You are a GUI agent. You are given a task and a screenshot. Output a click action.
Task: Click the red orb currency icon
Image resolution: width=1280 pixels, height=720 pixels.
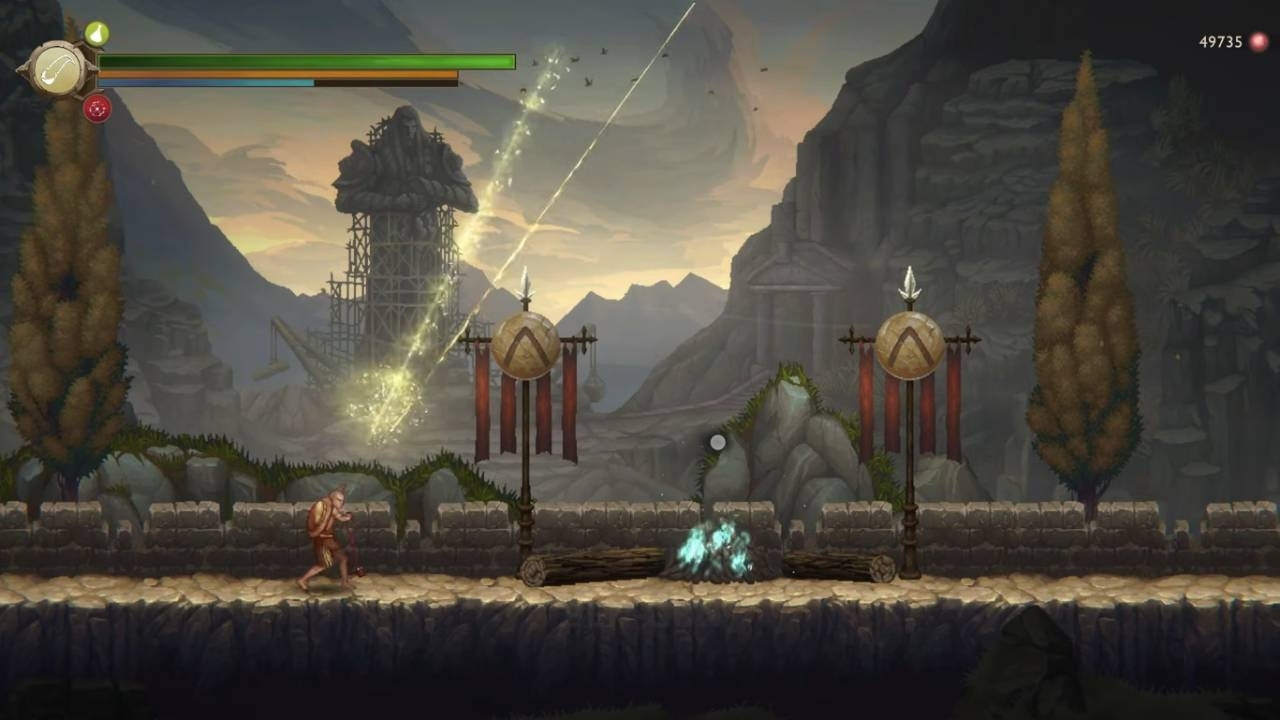point(1258,42)
